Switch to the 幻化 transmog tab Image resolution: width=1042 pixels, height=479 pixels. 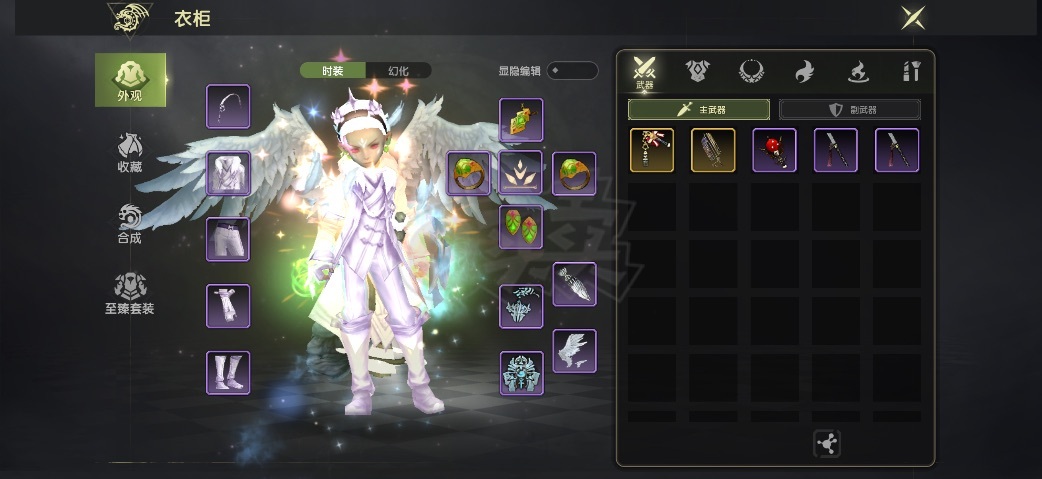[x=398, y=70]
